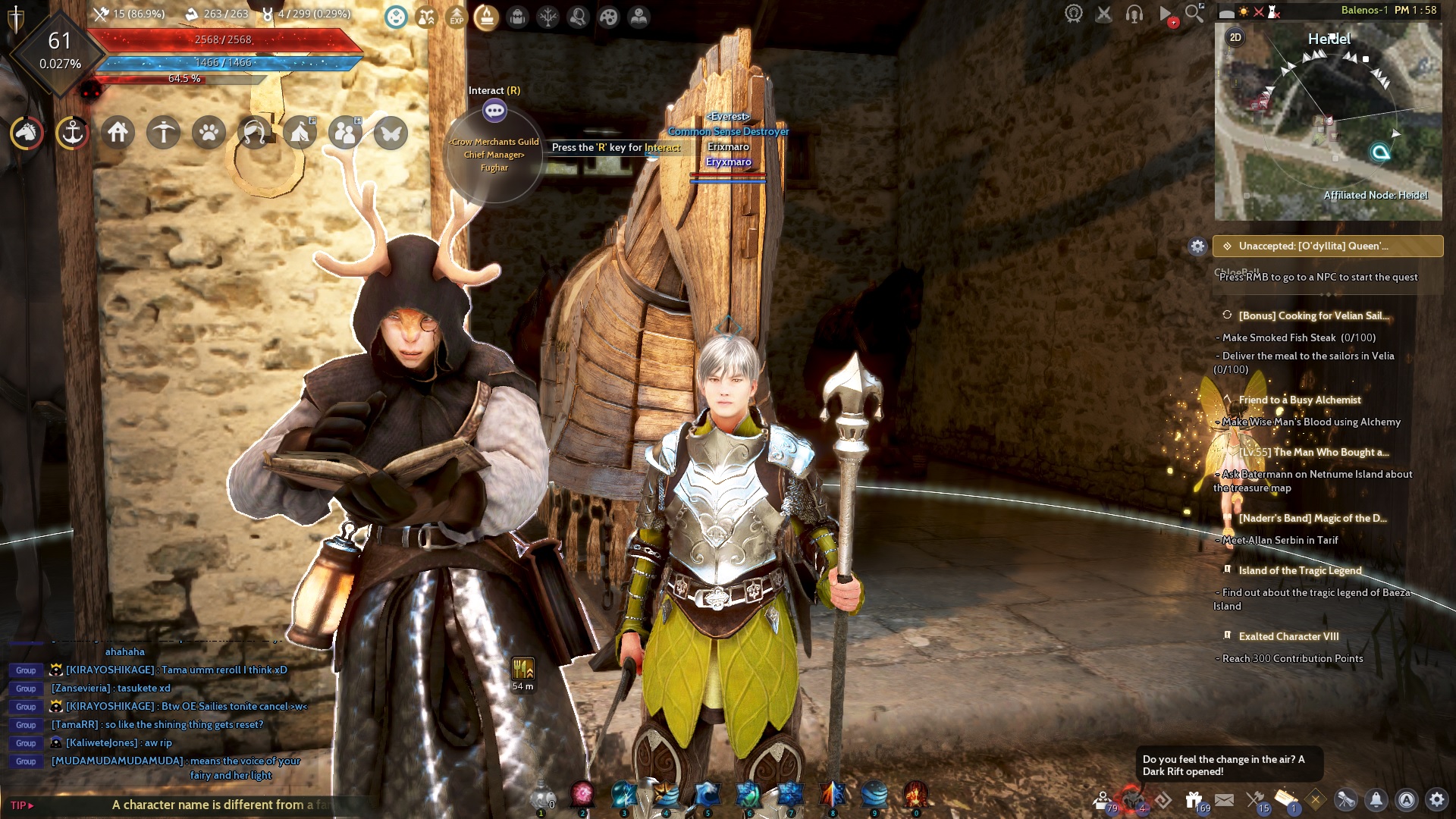The height and width of the screenshot is (819, 1456).
Task: Toggle the 2D minimap view button
Action: [x=1236, y=36]
